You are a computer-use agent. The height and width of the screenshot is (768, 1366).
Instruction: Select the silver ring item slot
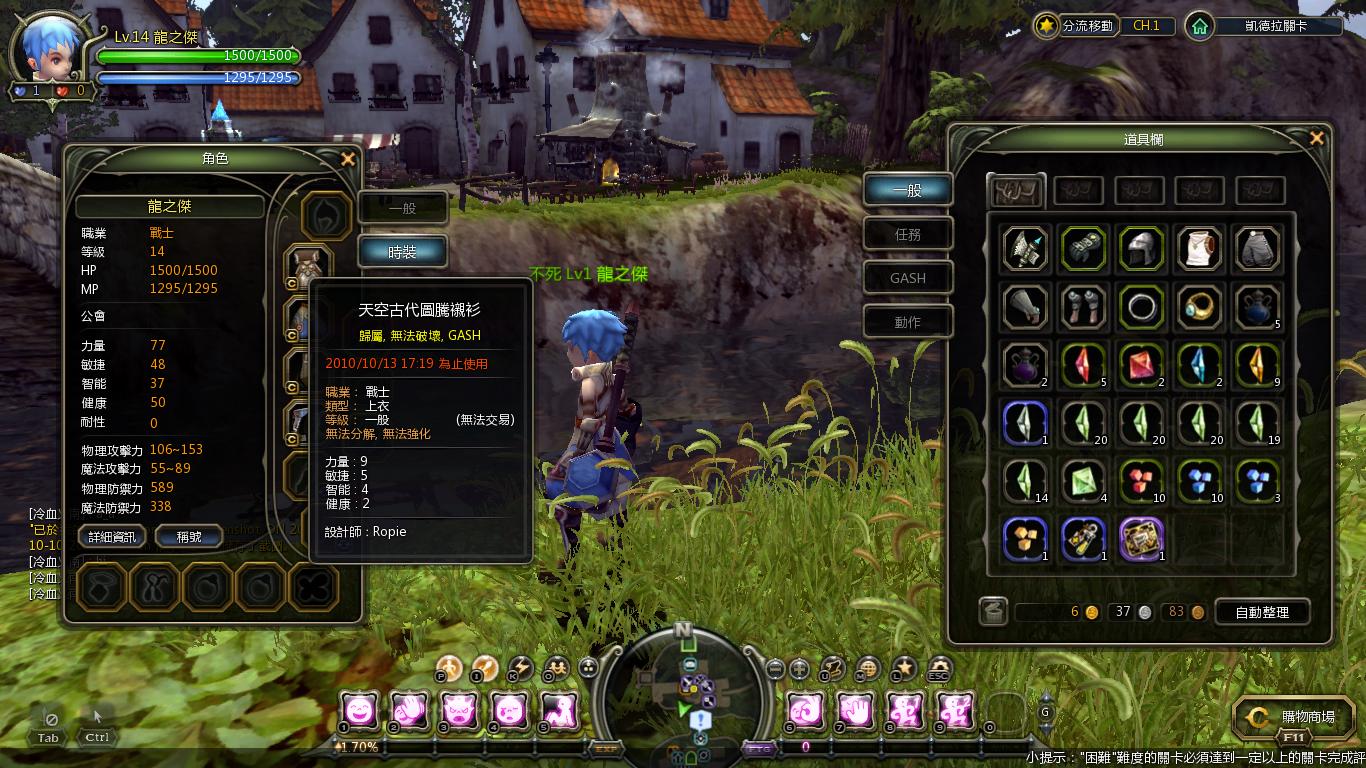click(x=1141, y=307)
